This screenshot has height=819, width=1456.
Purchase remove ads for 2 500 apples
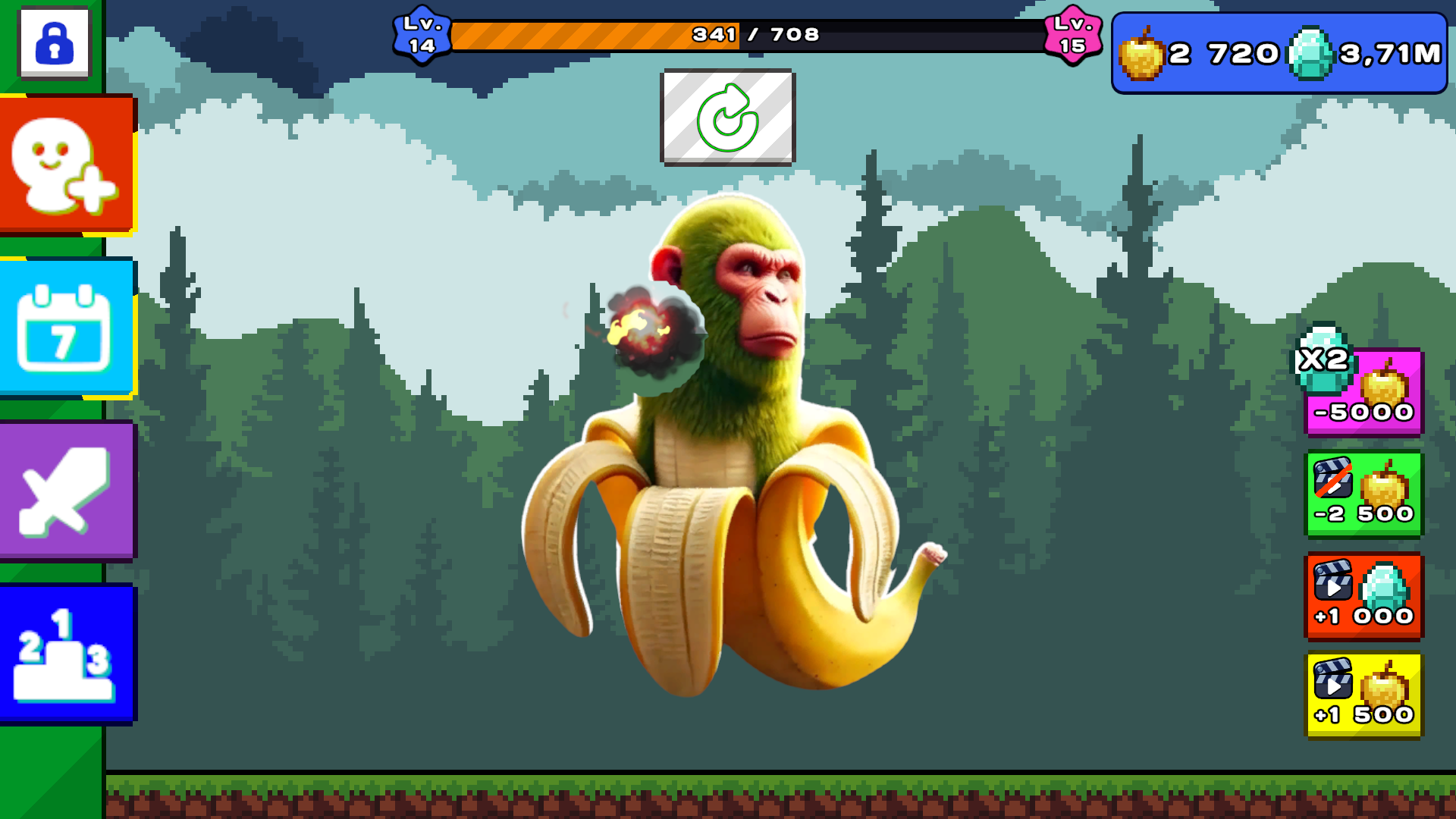tap(1364, 493)
